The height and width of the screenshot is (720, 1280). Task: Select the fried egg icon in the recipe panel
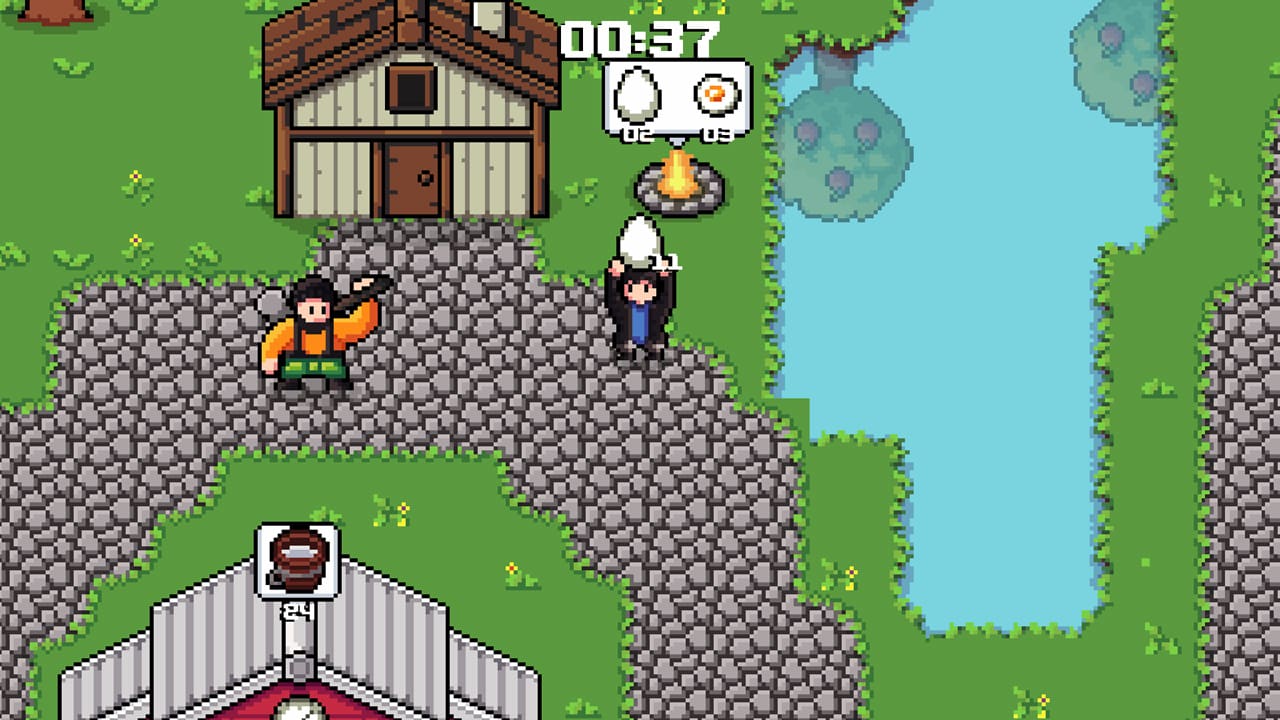click(x=717, y=95)
